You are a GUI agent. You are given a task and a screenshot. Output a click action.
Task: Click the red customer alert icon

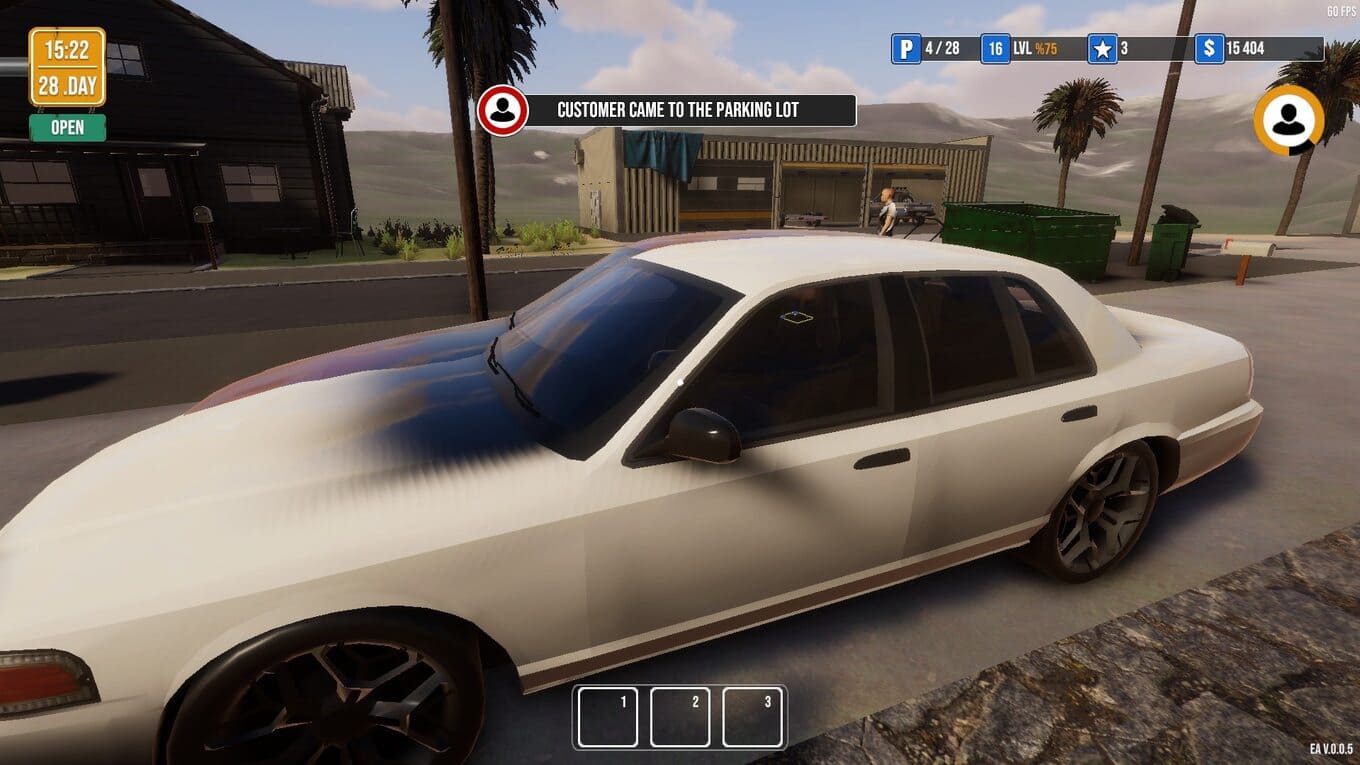coord(502,111)
